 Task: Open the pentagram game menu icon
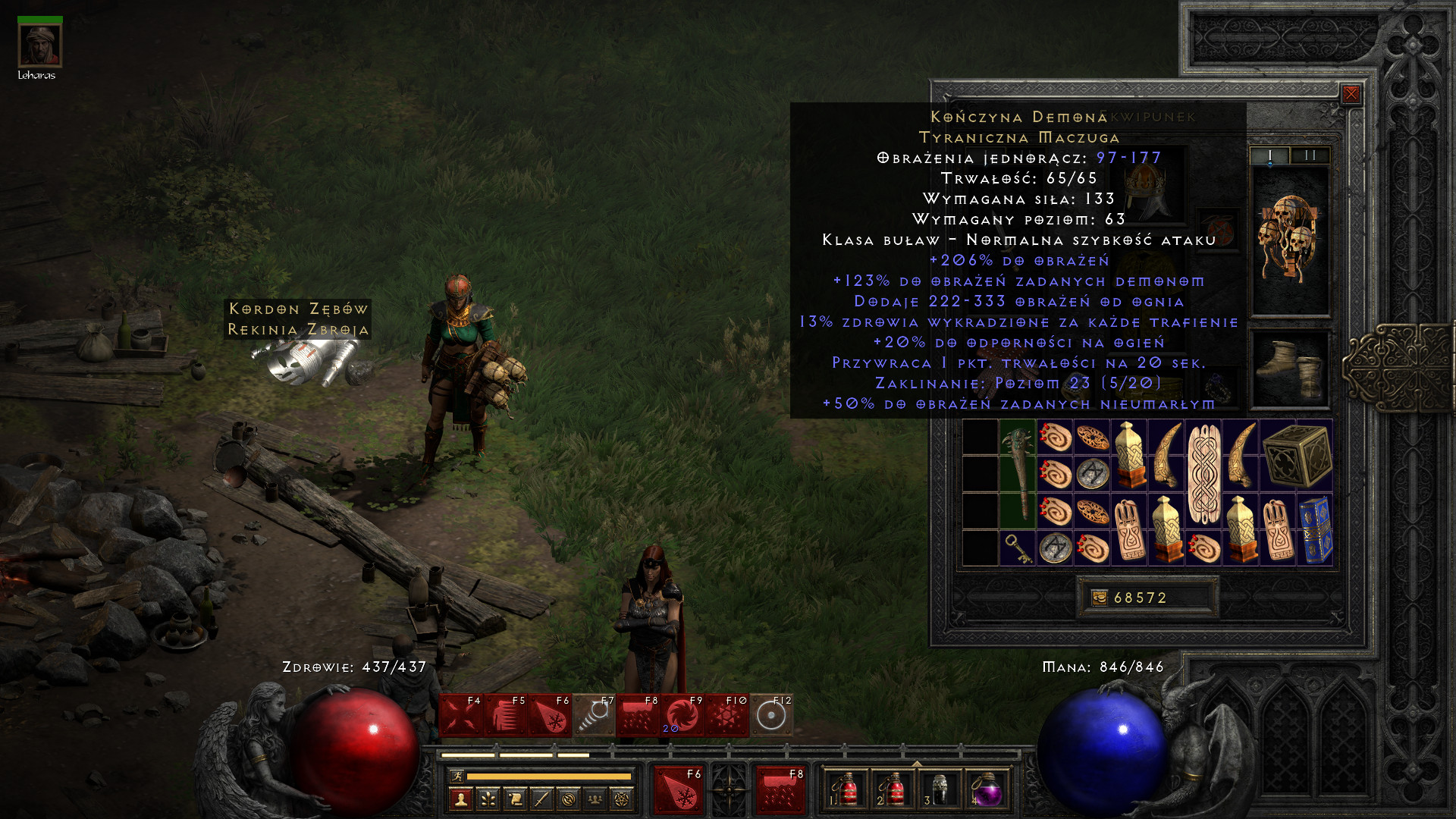point(622,799)
